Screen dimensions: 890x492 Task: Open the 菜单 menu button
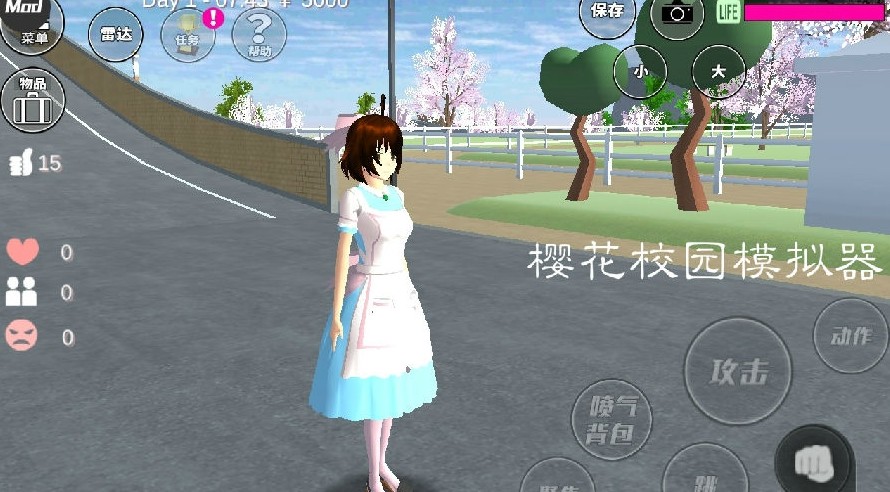point(28,28)
